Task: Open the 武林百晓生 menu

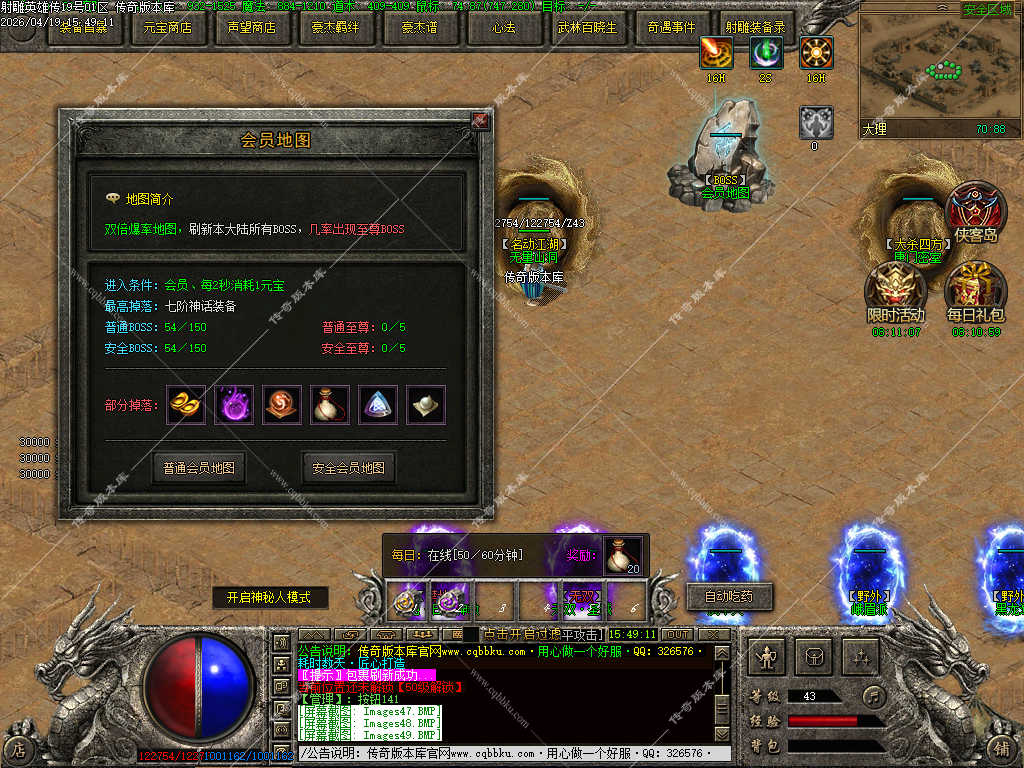Action: point(589,28)
